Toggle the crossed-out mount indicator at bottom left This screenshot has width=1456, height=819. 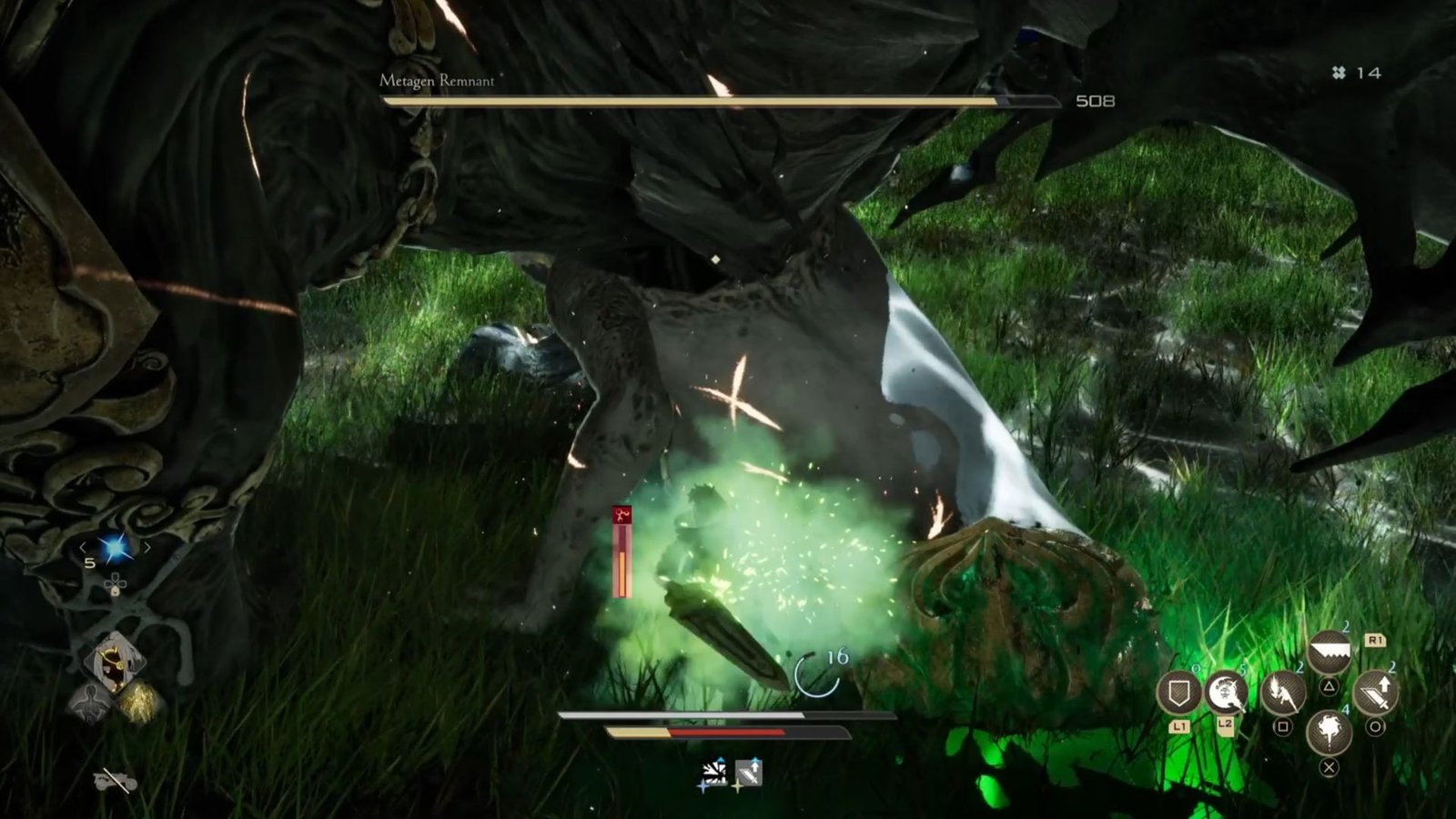(115, 780)
